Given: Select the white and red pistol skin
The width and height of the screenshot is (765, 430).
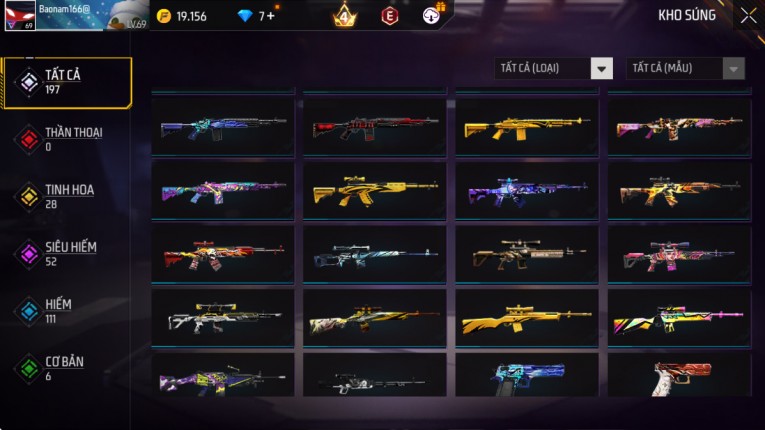Looking at the screenshot, I should [x=679, y=375].
